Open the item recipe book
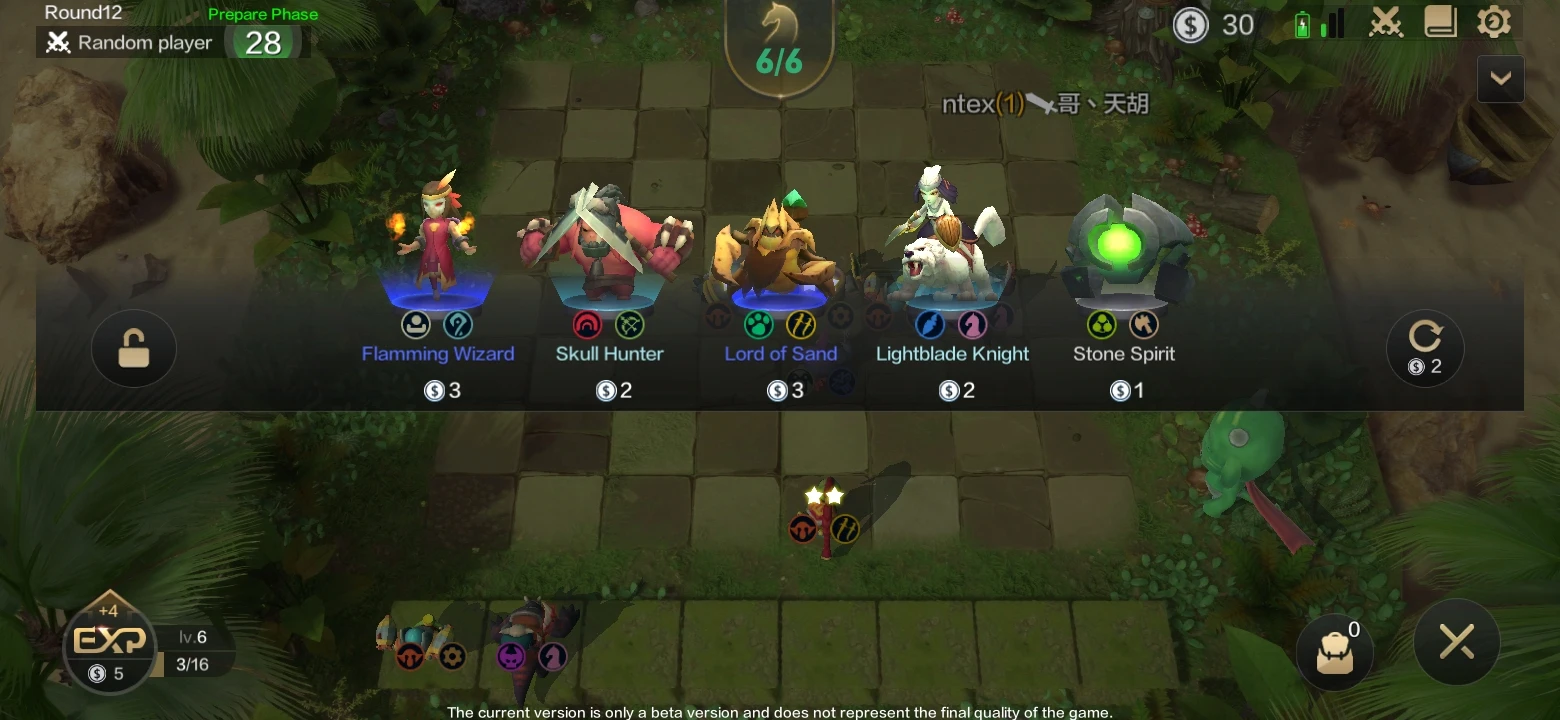 [1440, 21]
